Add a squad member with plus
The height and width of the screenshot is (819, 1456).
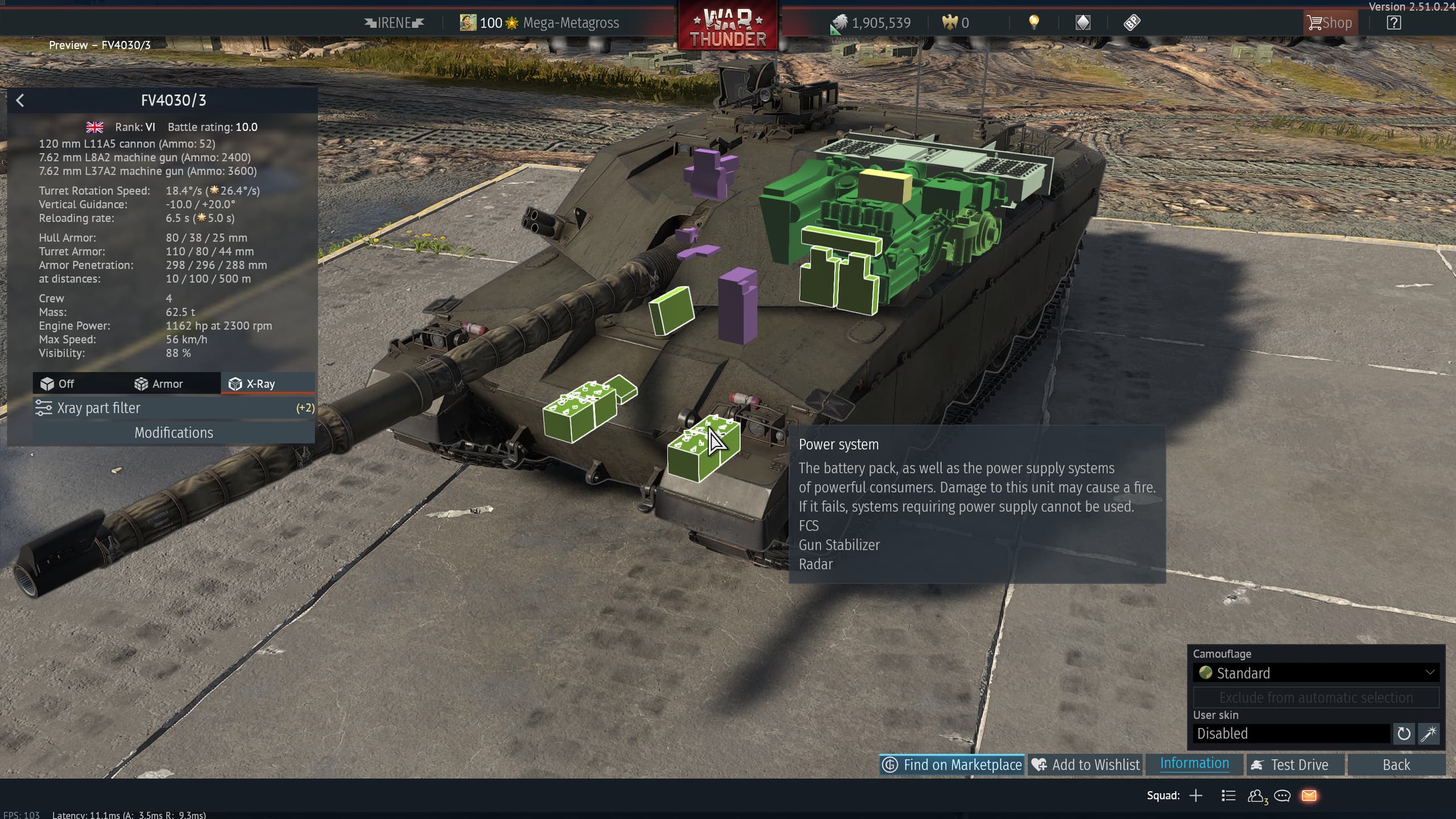pyautogui.click(x=1196, y=796)
